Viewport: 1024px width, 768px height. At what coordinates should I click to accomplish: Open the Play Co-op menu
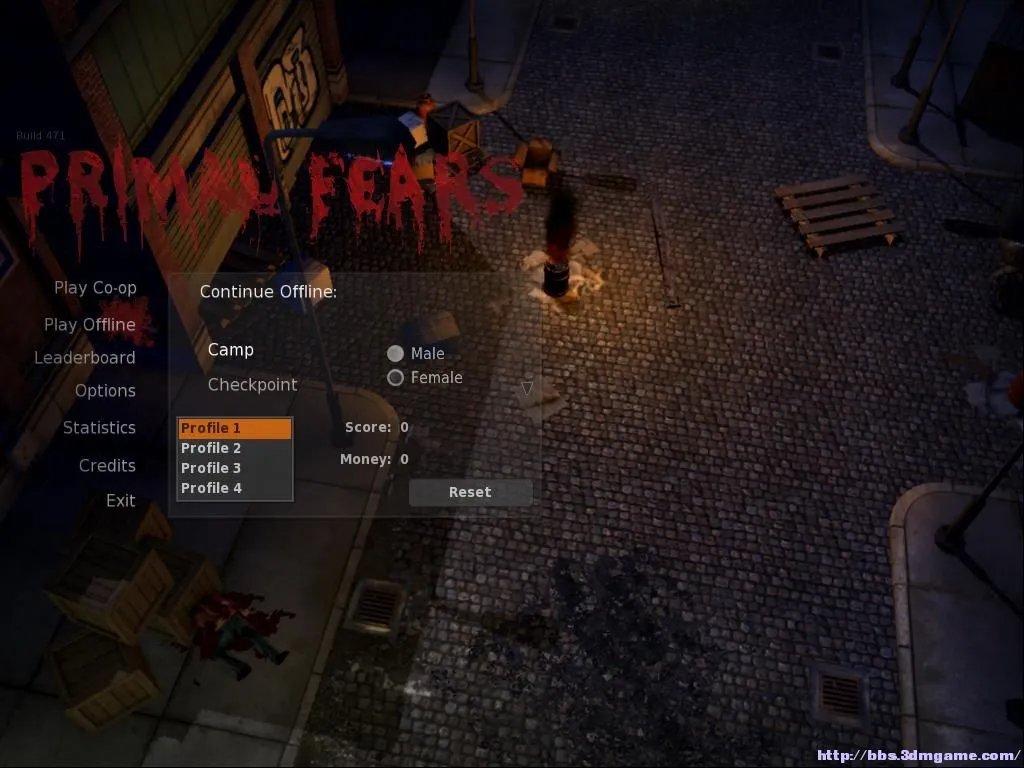click(x=95, y=288)
